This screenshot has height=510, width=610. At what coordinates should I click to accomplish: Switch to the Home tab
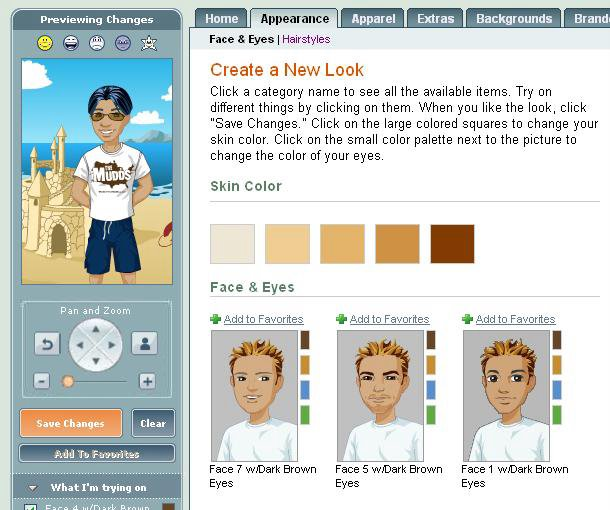coord(221,18)
